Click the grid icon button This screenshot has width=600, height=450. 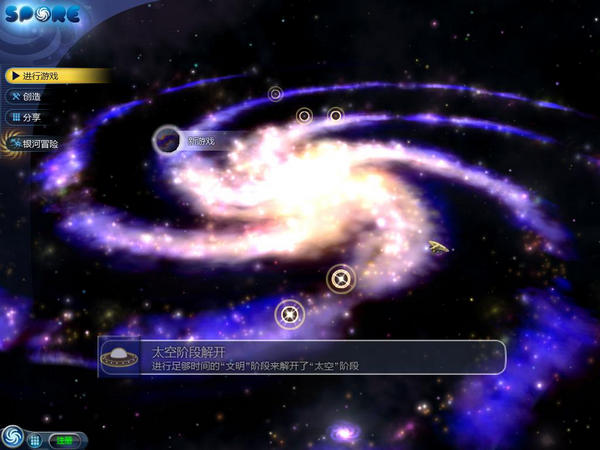34,439
